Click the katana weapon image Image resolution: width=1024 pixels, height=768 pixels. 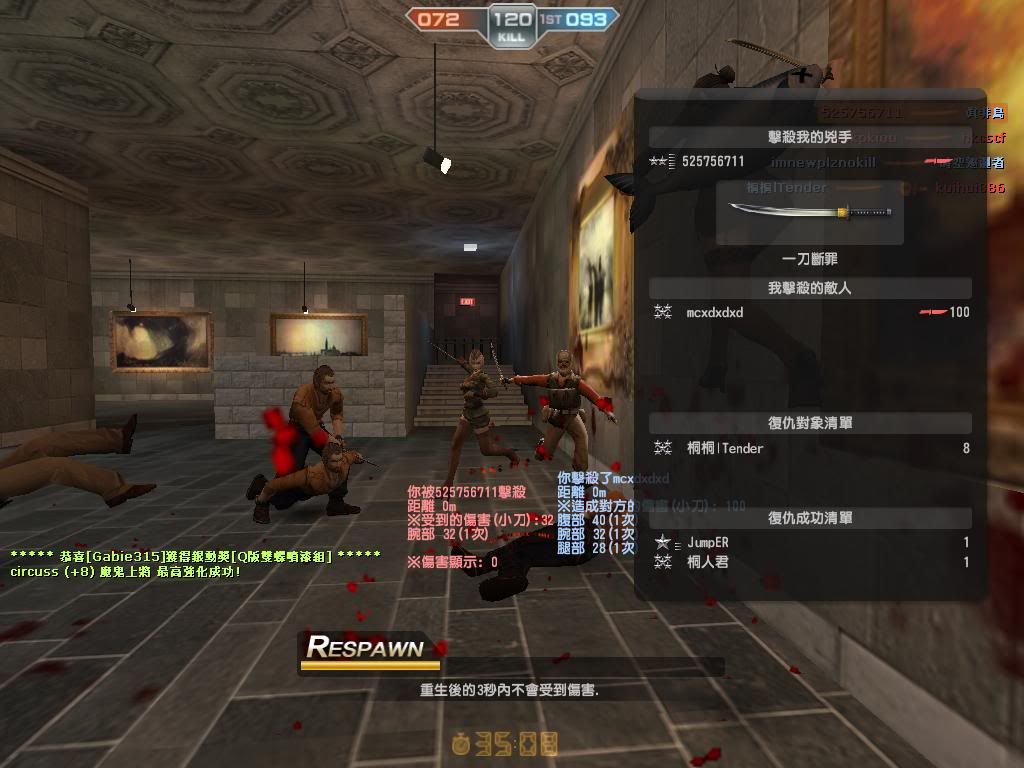click(810, 212)
